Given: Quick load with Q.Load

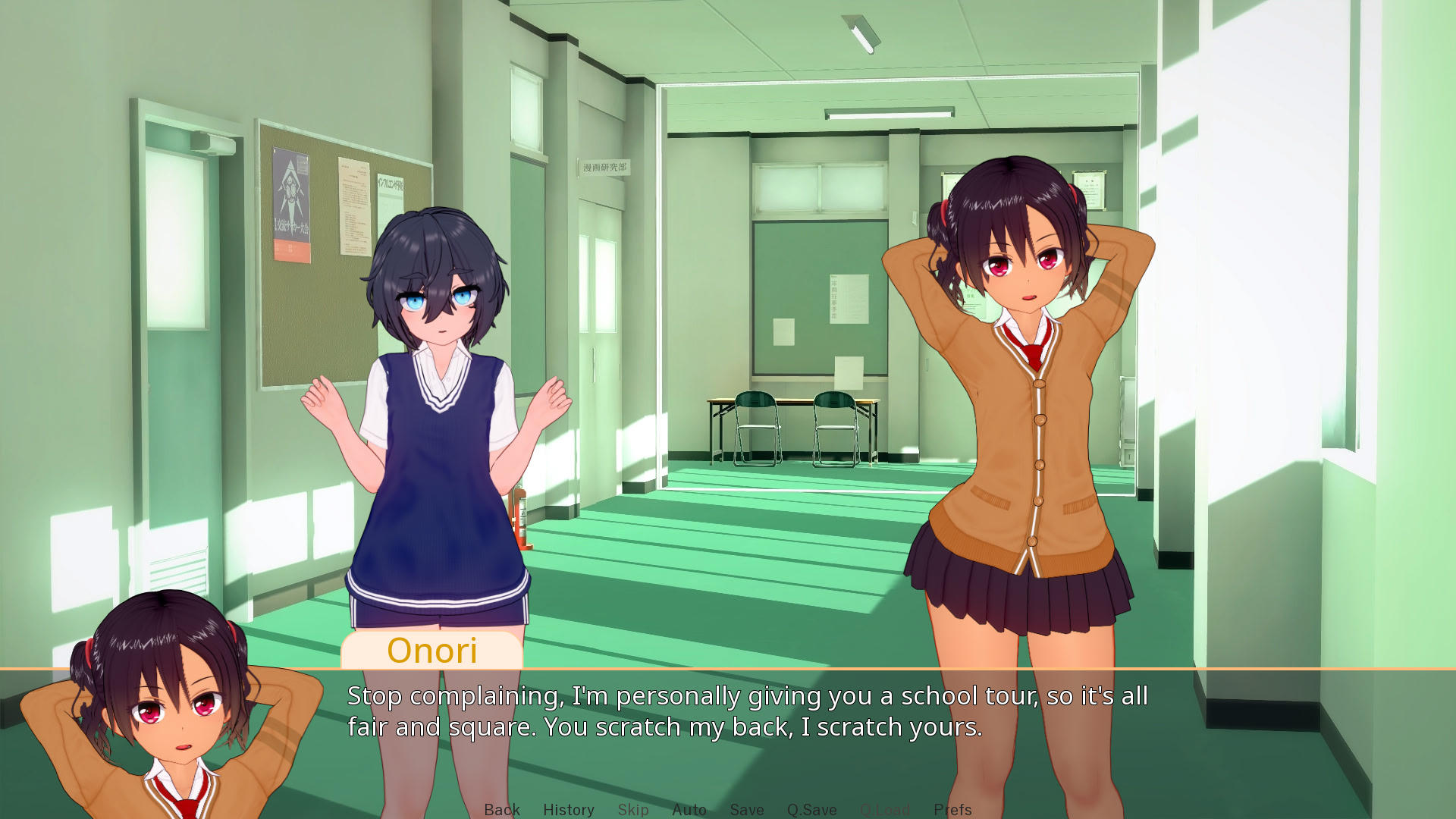Looking at the screenshot, I should click(885, 809).
